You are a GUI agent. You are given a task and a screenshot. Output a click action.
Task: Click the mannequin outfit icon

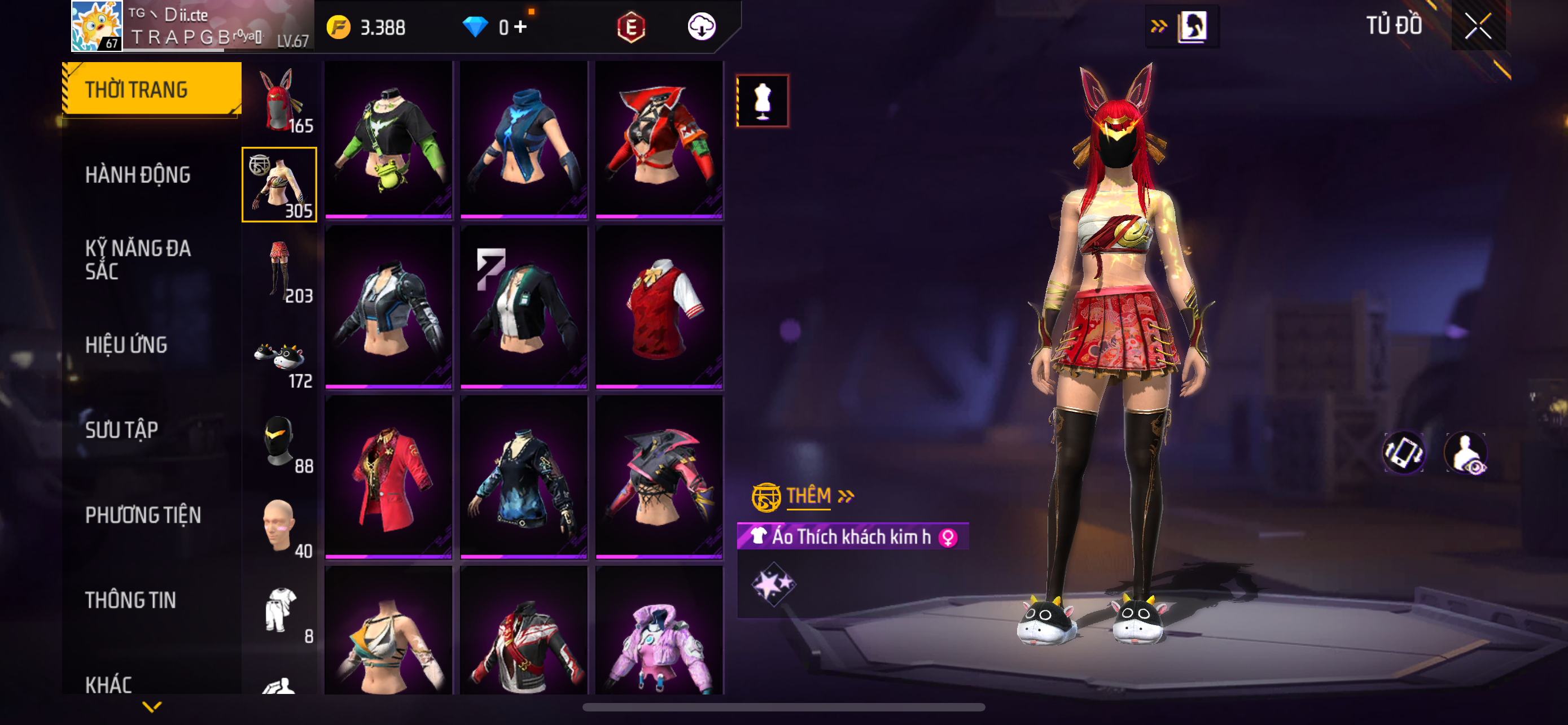coord(762,101)
